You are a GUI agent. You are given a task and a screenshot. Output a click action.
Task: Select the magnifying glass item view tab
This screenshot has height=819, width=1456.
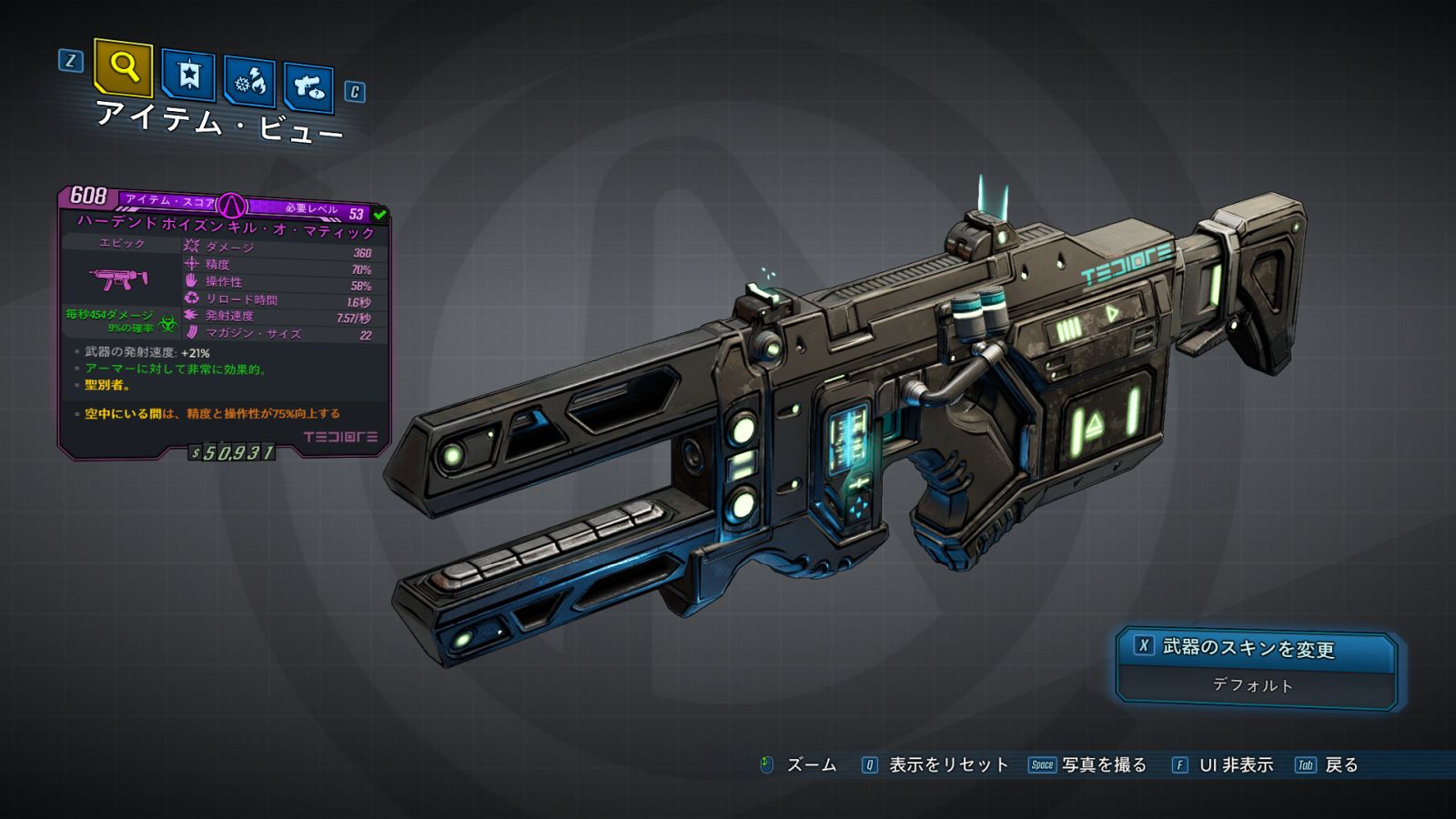click(123, 67)
